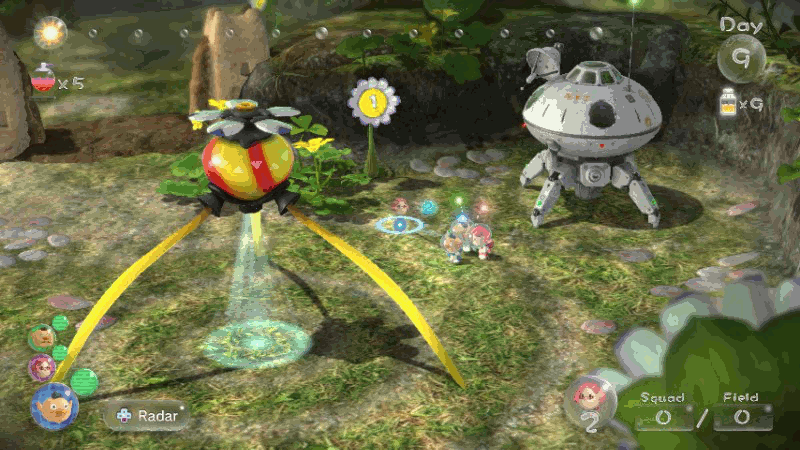Switch to the green-bordered leader portrait
The height and width of the screenshot is (450, 800).
click(41, 338)
